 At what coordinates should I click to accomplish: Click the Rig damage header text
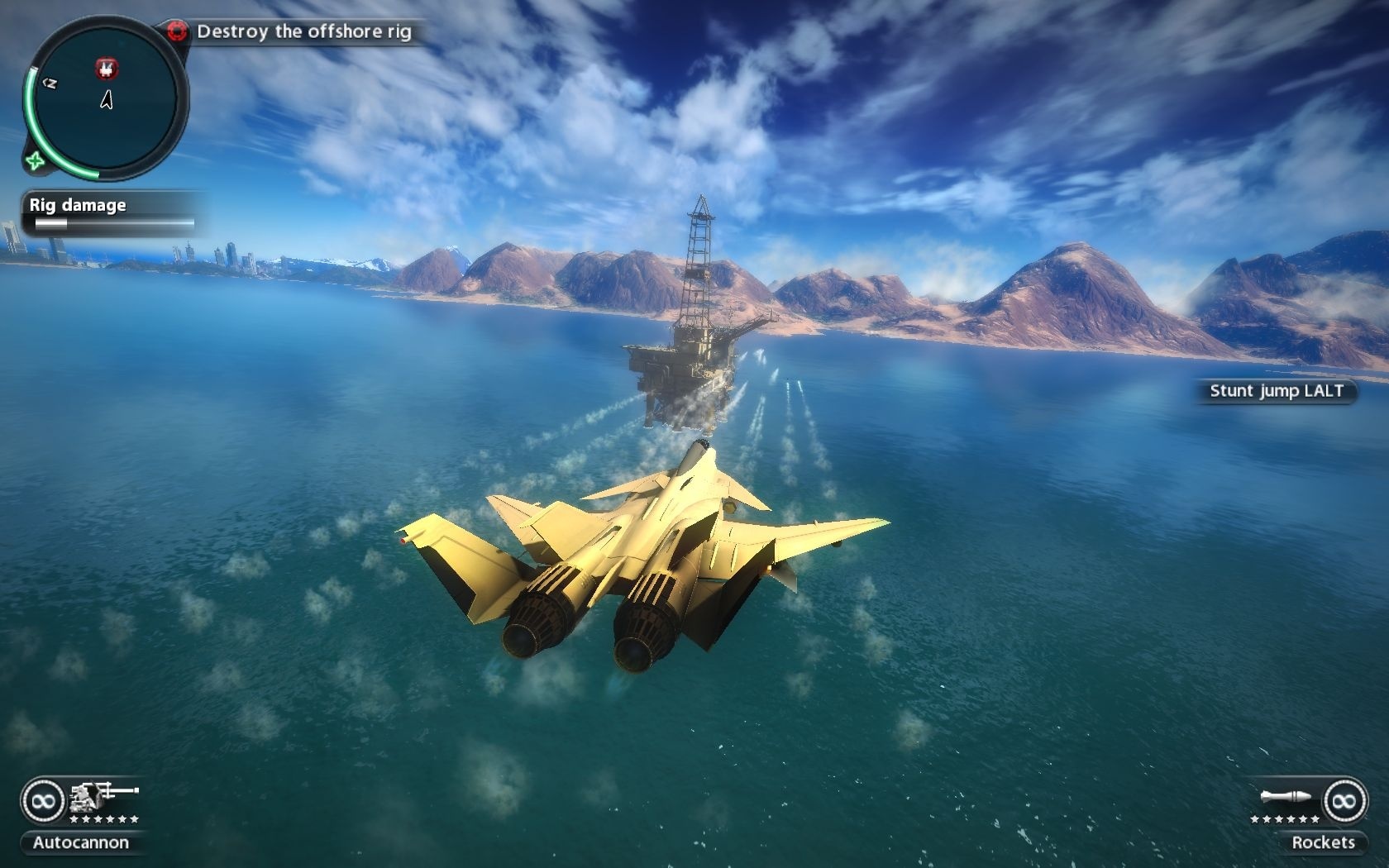pos(77,204)
